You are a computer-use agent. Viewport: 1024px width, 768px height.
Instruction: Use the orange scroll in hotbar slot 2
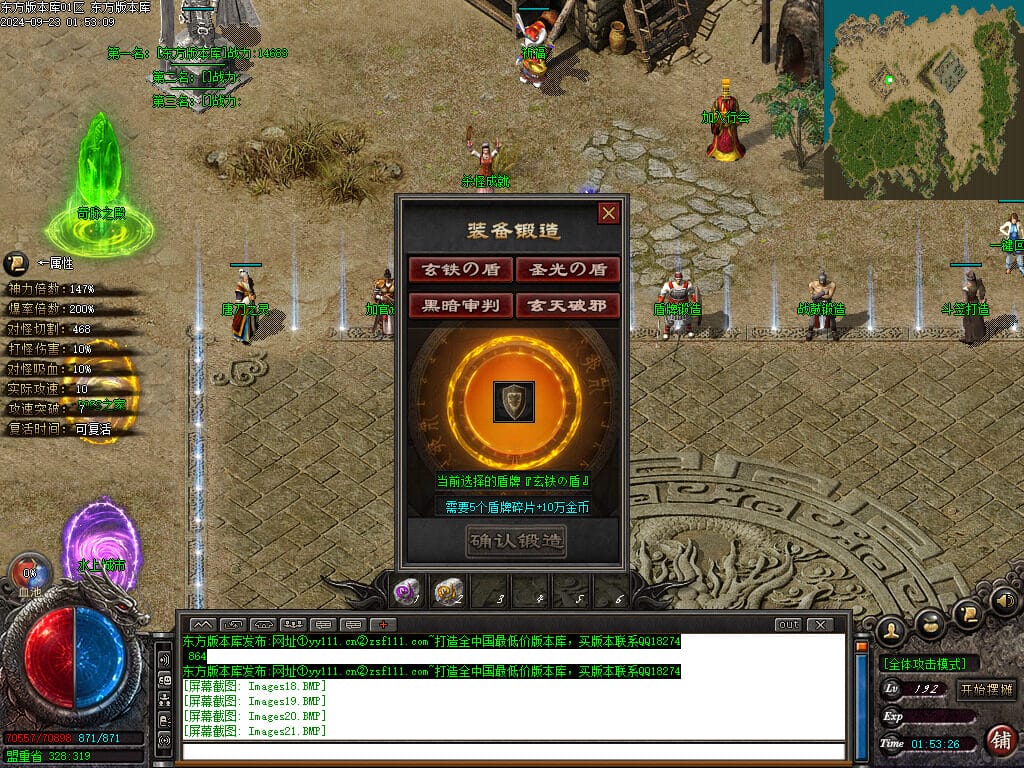click(447, 592)
